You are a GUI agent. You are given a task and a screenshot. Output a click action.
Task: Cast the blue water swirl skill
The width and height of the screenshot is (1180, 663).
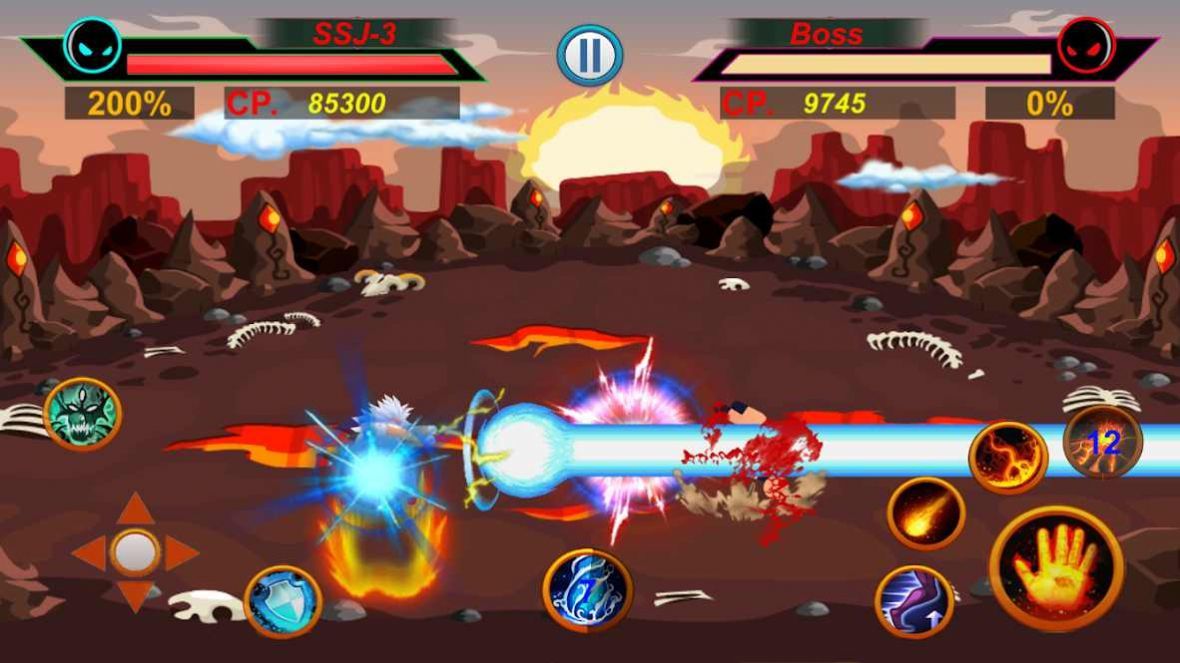pyautogui.click(x=587, y=589)
